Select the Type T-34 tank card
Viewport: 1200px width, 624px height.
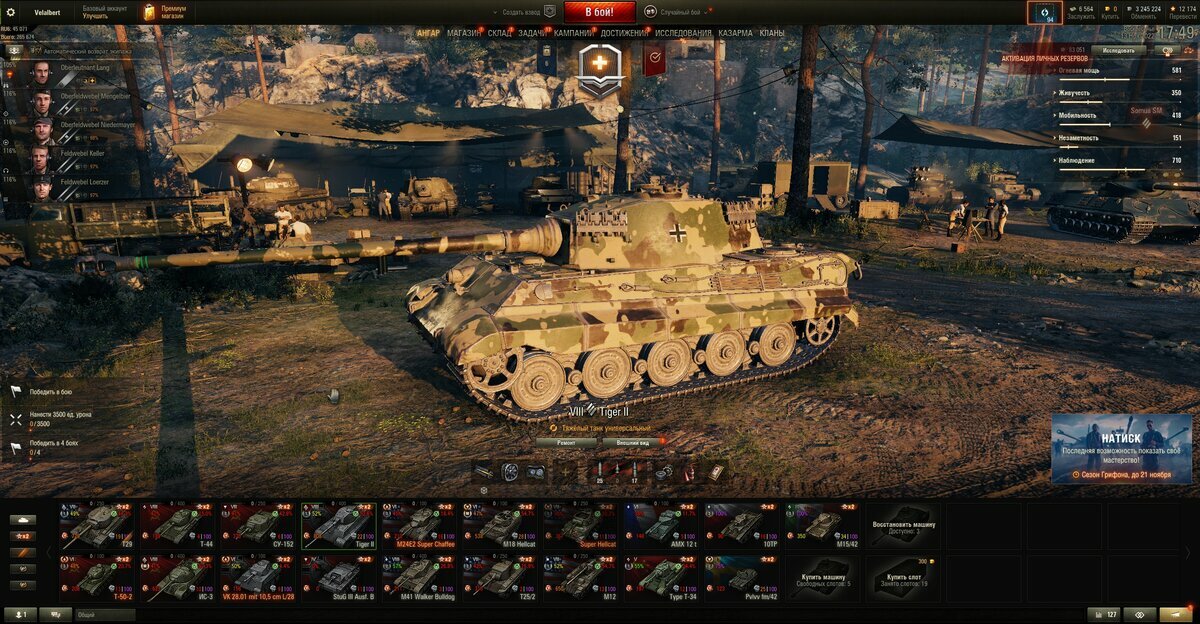pyautogui.click(x=660, y=577)
